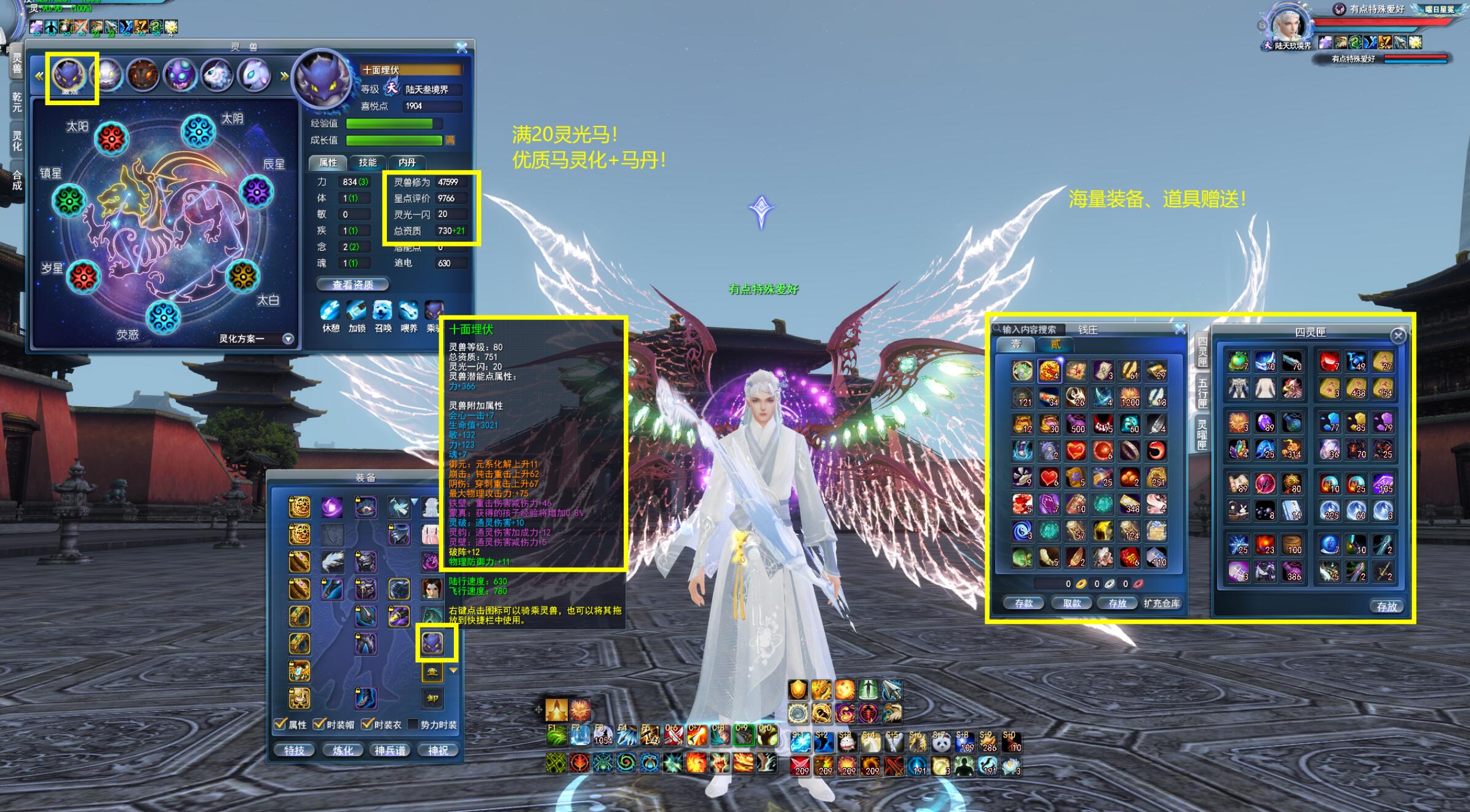Select the 召唤 summon pet icon
This screenshot has width=1470, height=812.
tap(383, 311)
